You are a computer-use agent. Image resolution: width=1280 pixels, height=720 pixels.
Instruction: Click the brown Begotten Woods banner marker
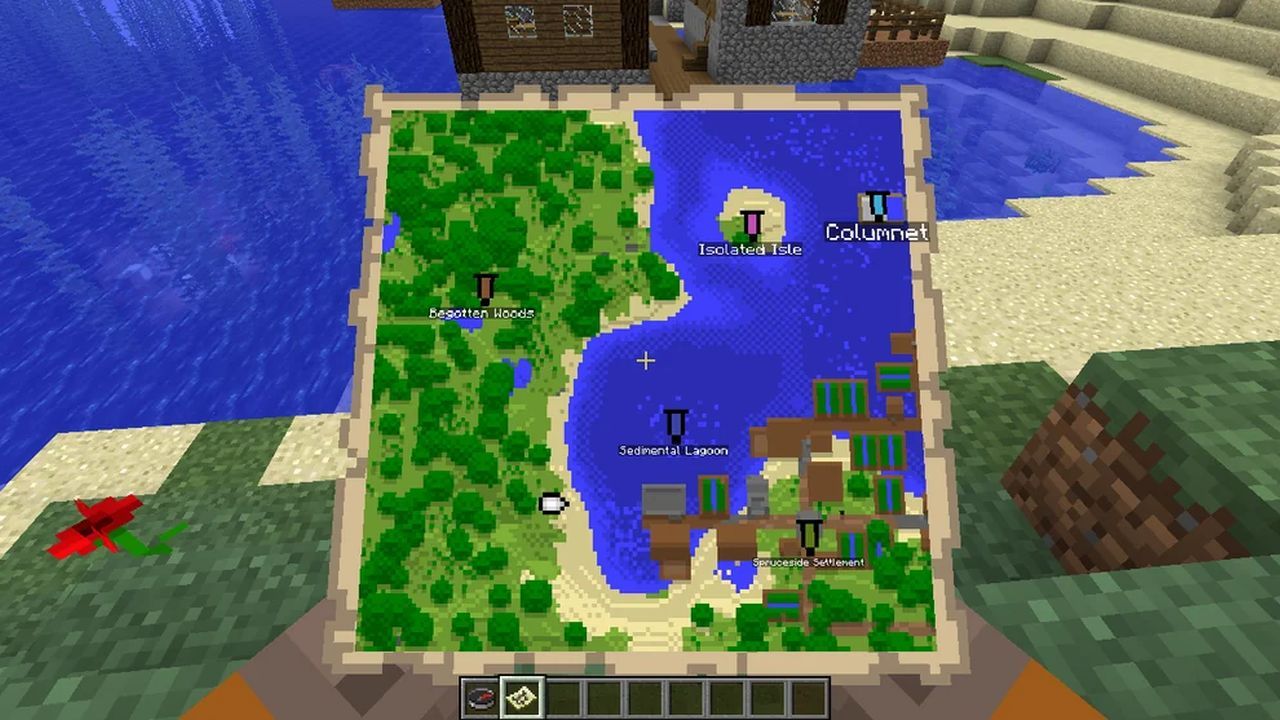point(484,289)
